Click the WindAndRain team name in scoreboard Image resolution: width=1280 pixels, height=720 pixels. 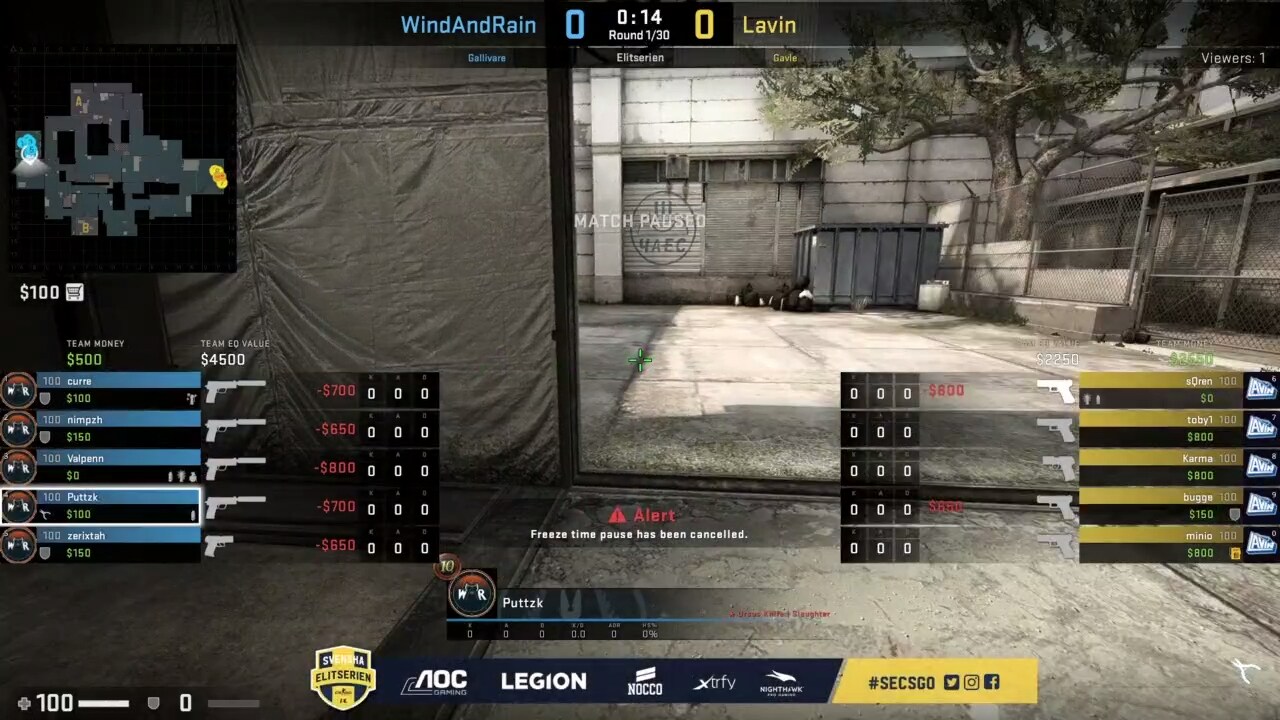(x=468, y=25)
